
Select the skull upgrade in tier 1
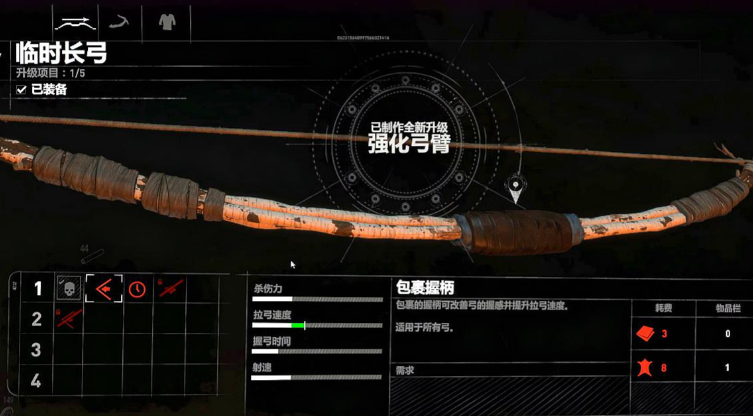coord(68,289)
